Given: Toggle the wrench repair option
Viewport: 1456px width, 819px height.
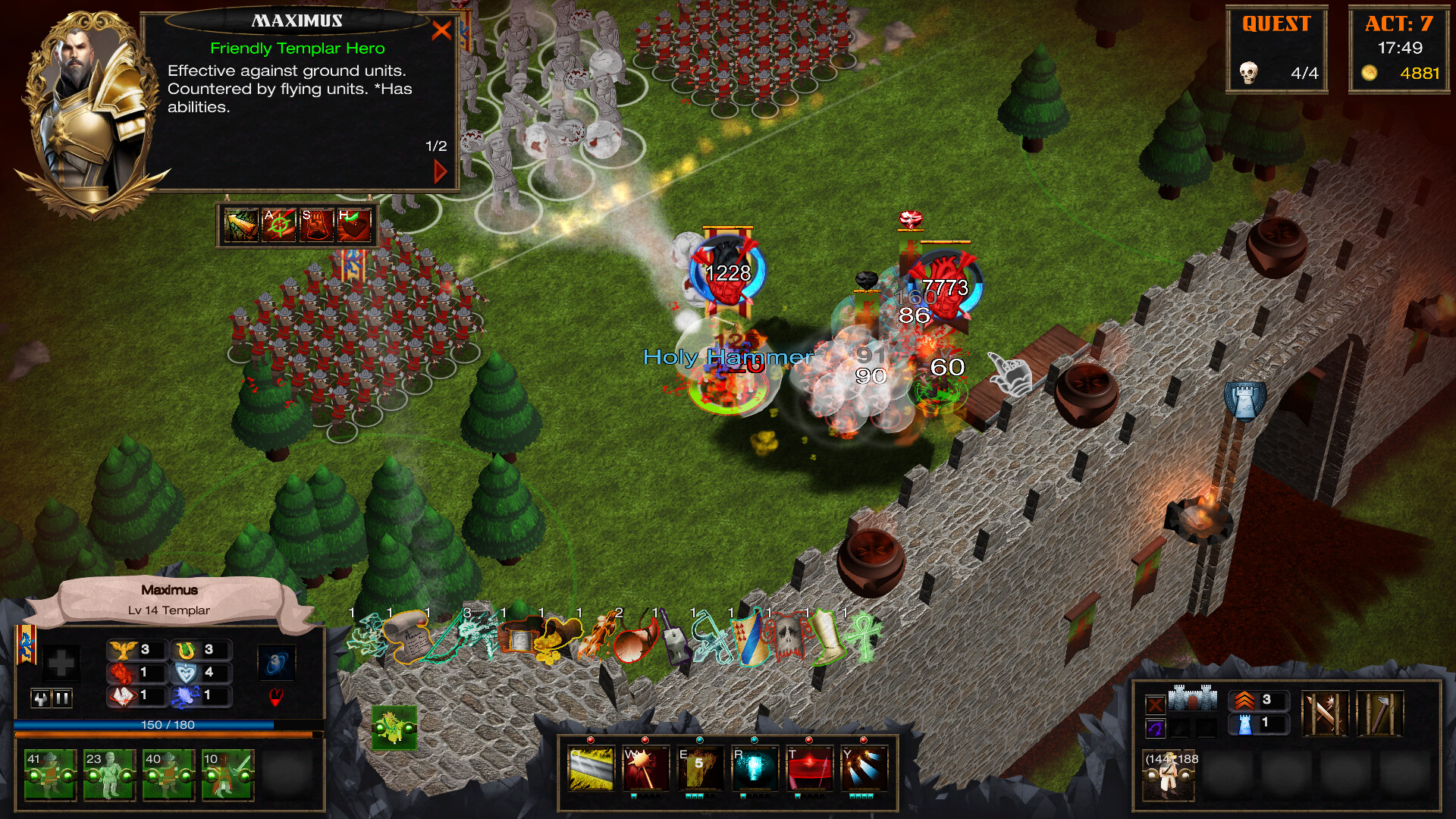Looking at the screenshot, I should point(40,699).
